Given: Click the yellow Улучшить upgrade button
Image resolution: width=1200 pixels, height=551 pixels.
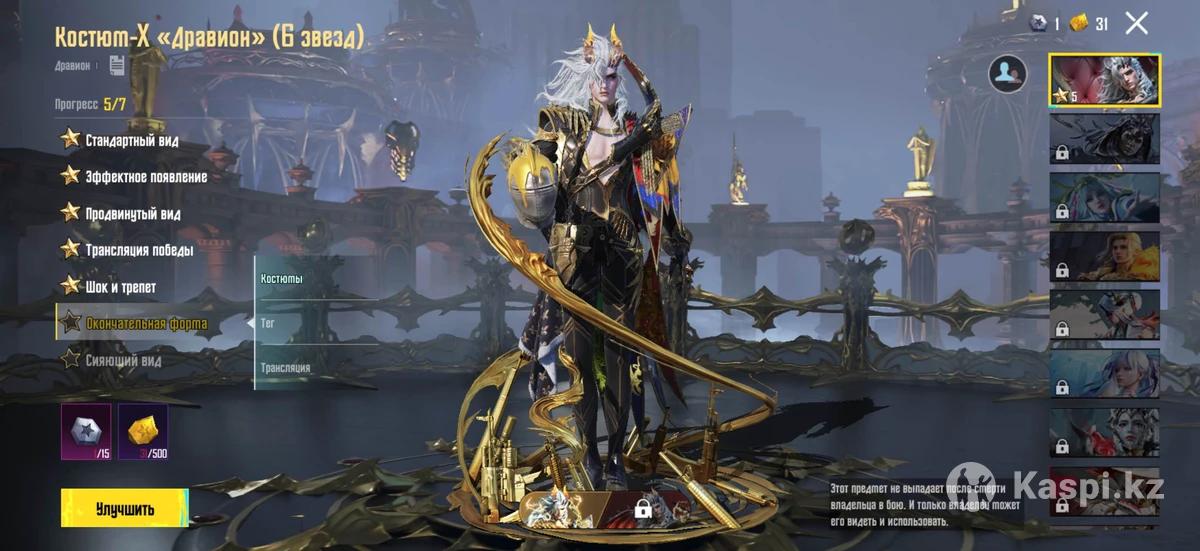Looking at the screenshot, I should [124, 508].
